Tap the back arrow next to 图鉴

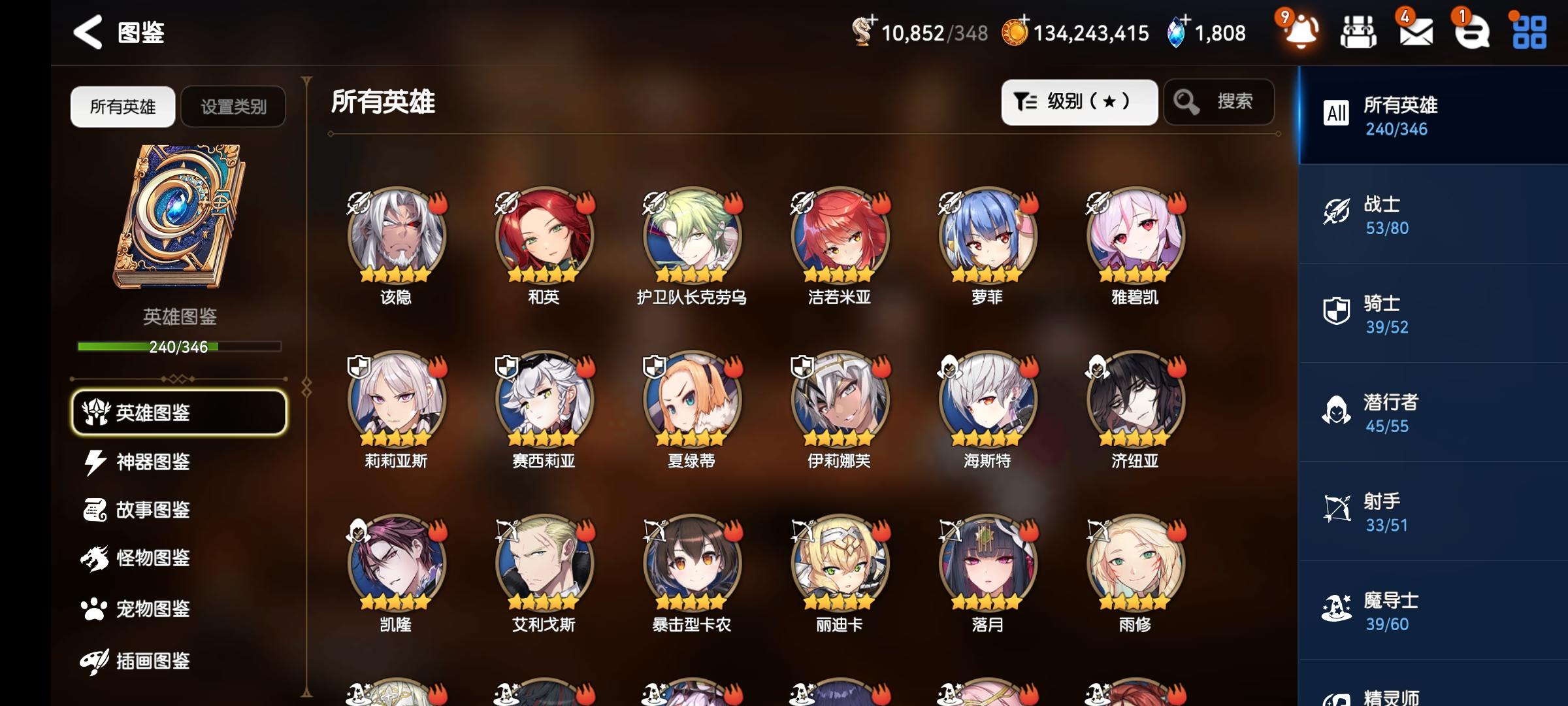click(87, 31)
